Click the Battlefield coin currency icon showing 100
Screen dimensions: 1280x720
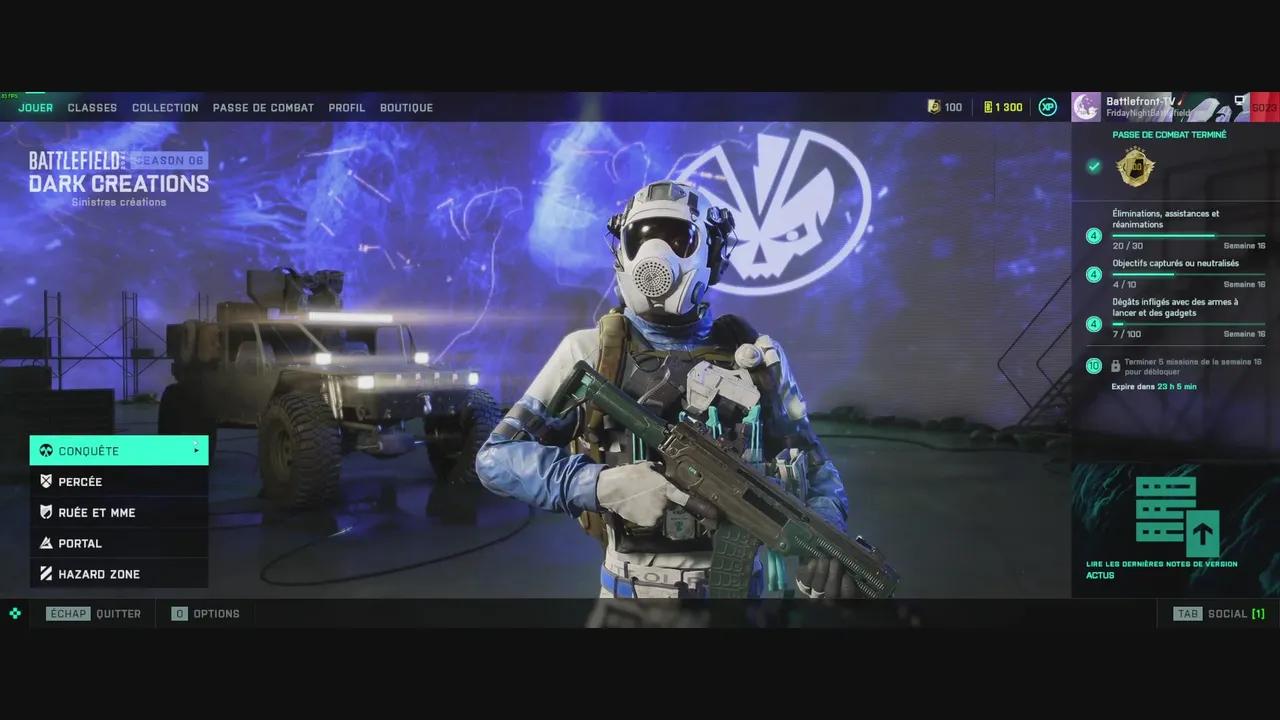pyautogui.click(x=935, y=106)
